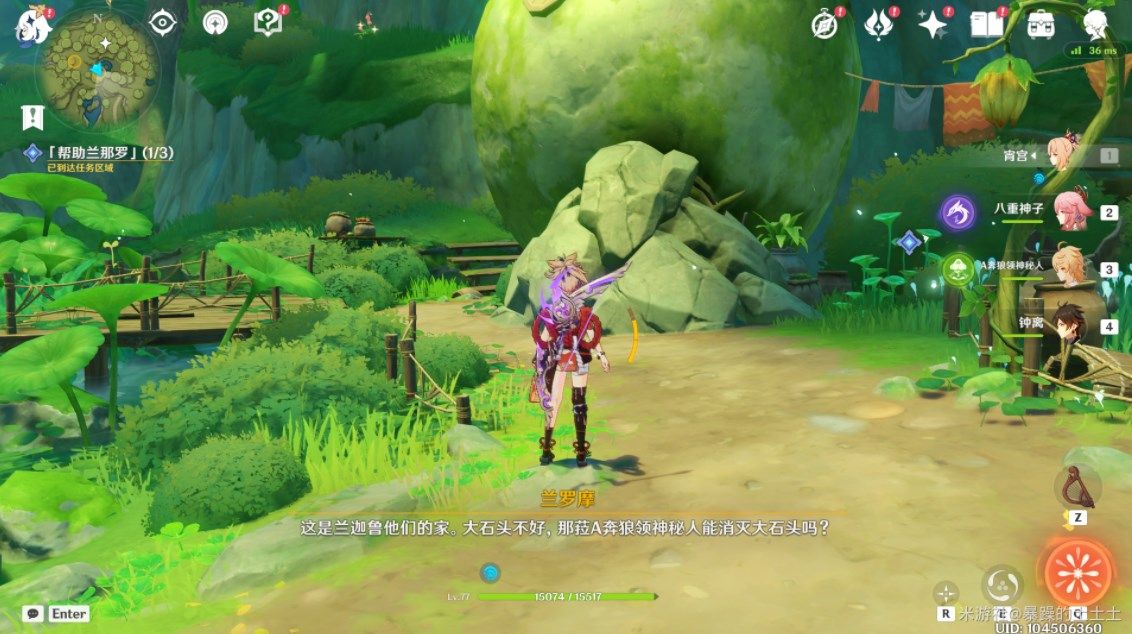Open the Paimon main menu
Image resolution: width=1132 pixels, height=634 pixels.
click(x=32, y=26)
